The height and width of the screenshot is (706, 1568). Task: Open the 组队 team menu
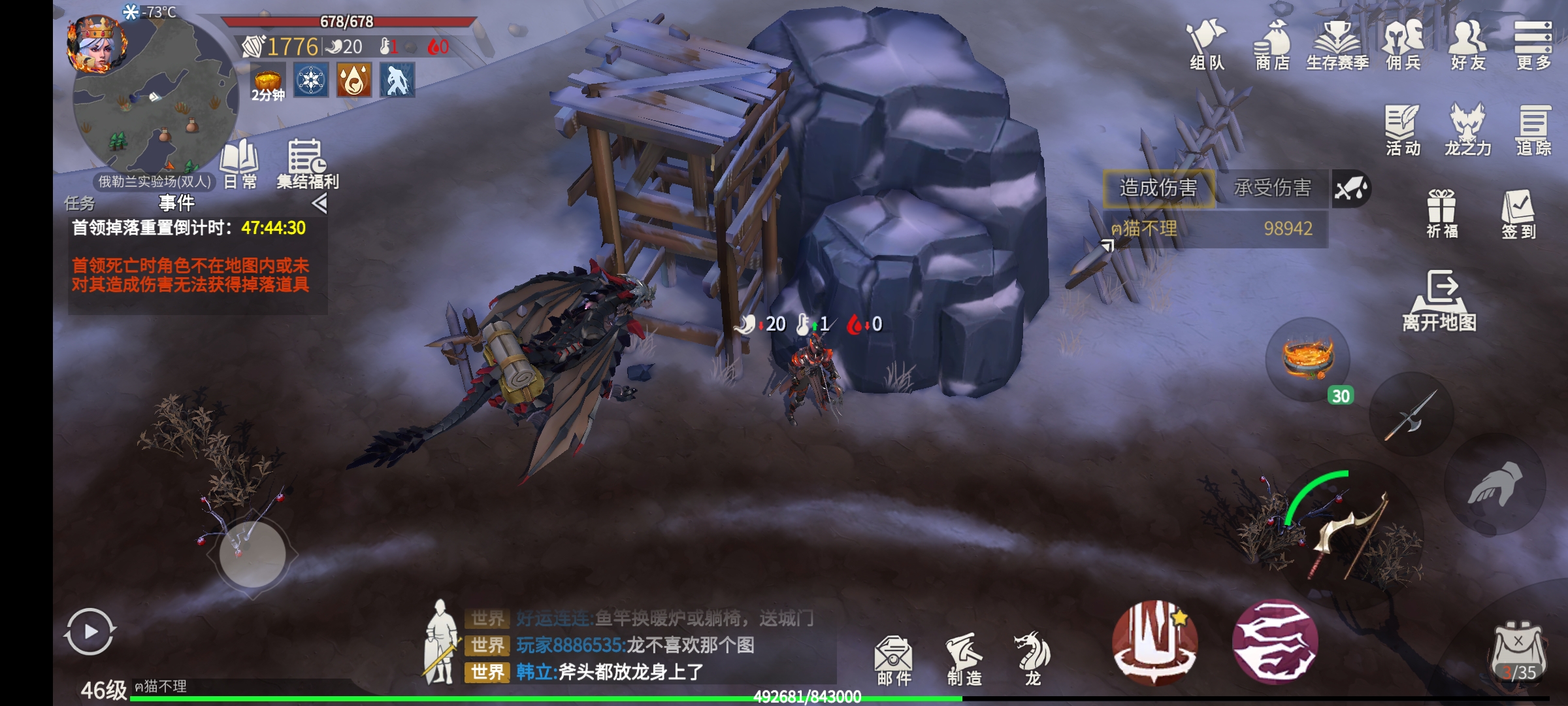tap(1206, 44)
